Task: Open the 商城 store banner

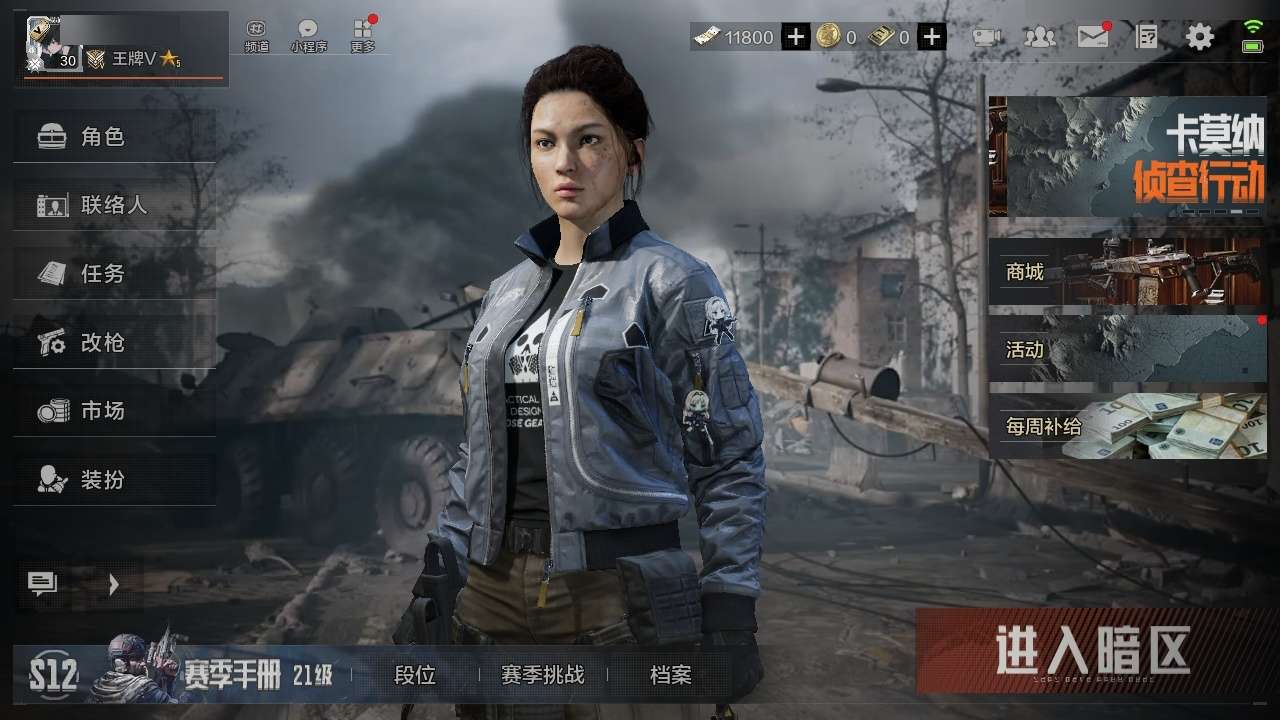Action: click(x=1127, y=271)
